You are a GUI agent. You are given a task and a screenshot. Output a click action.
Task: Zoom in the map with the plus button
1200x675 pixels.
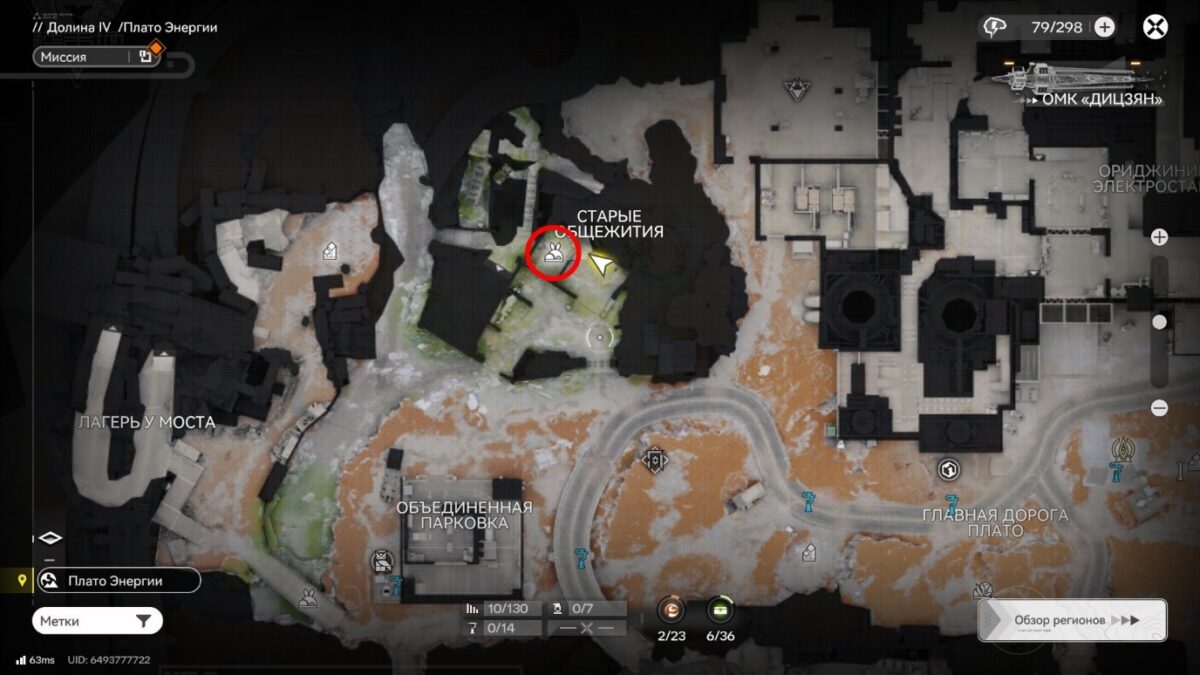(x=1159, y=237)
